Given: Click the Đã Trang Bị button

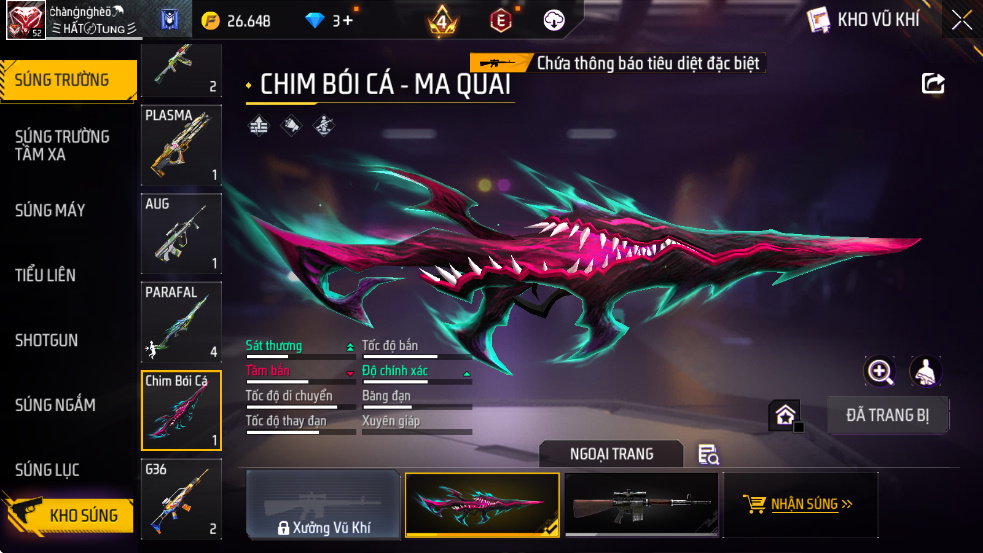Looking at the screenshot, I should (888, 415).
